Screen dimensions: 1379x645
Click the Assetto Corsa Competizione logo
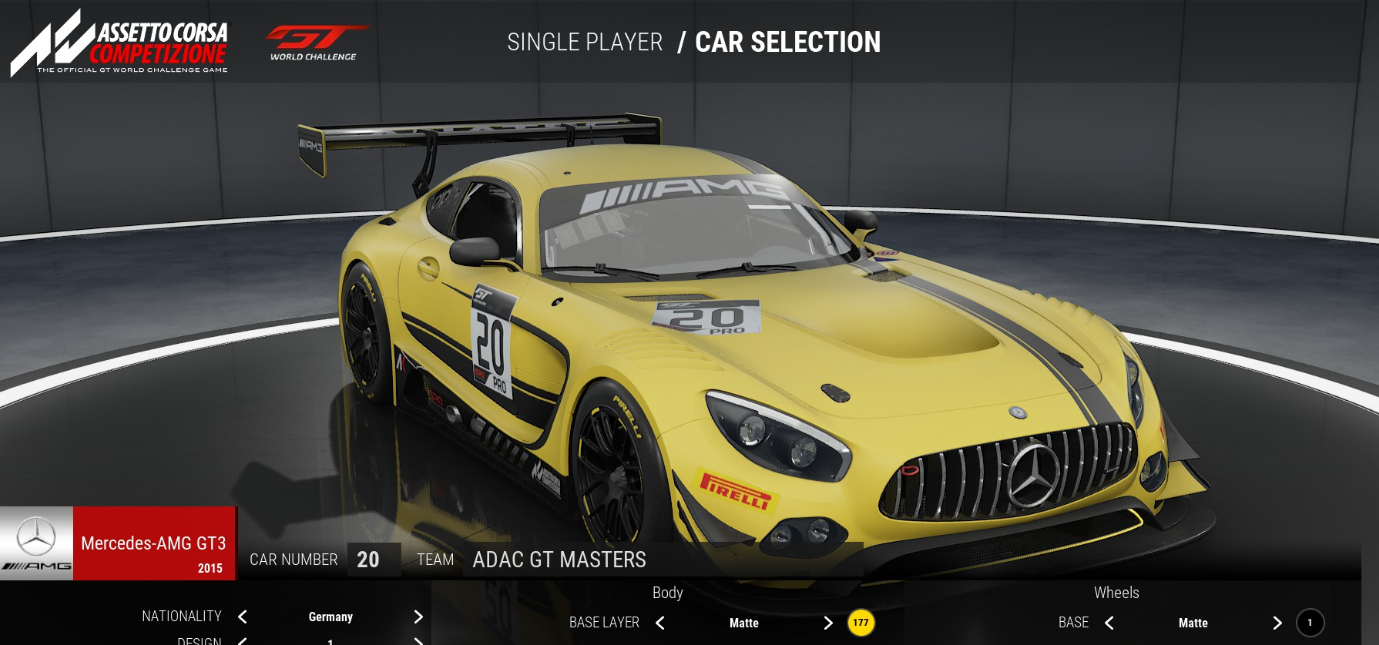tap(120, 42)
